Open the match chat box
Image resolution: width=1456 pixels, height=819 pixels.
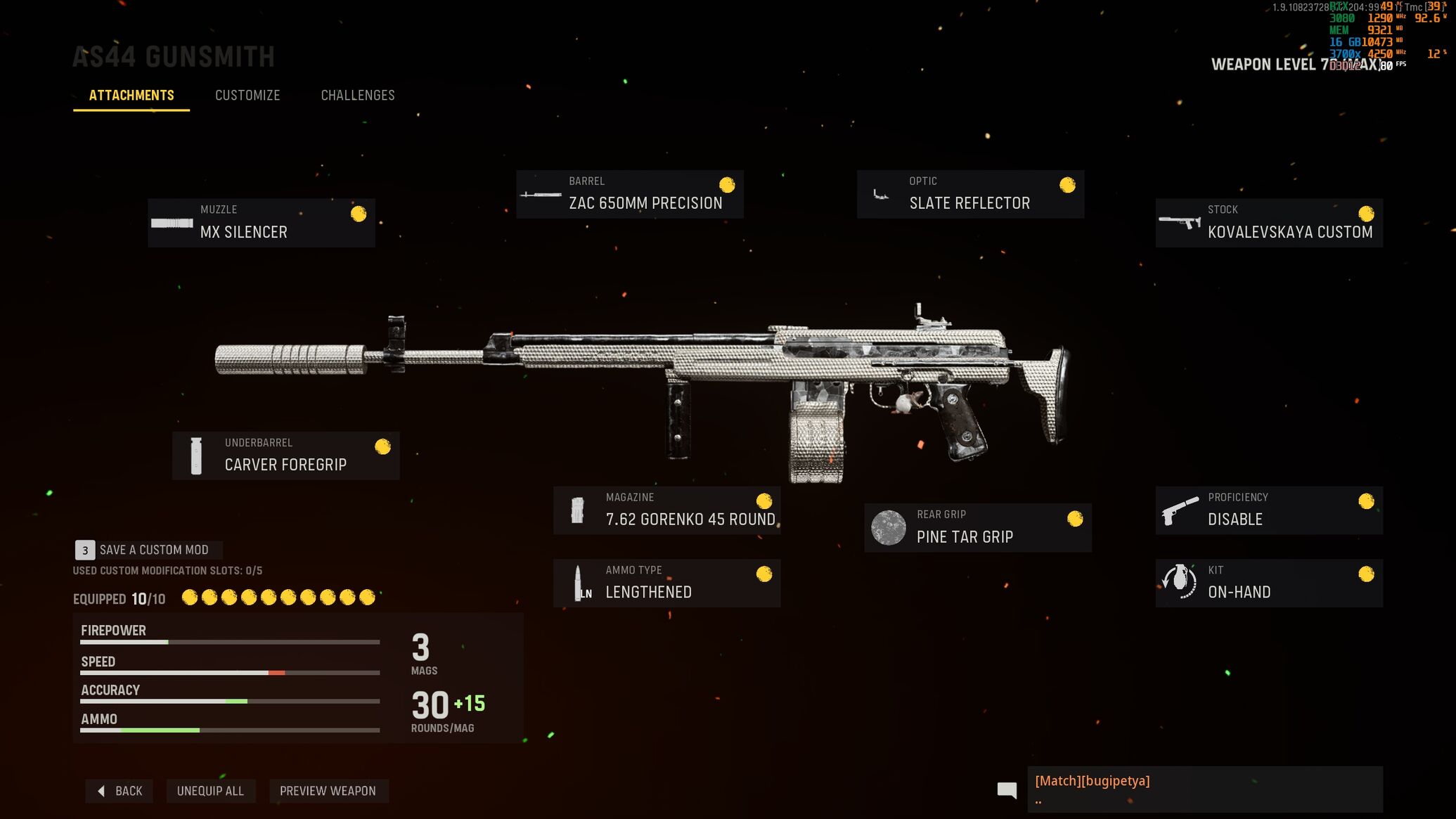[x=1204, y=789]
